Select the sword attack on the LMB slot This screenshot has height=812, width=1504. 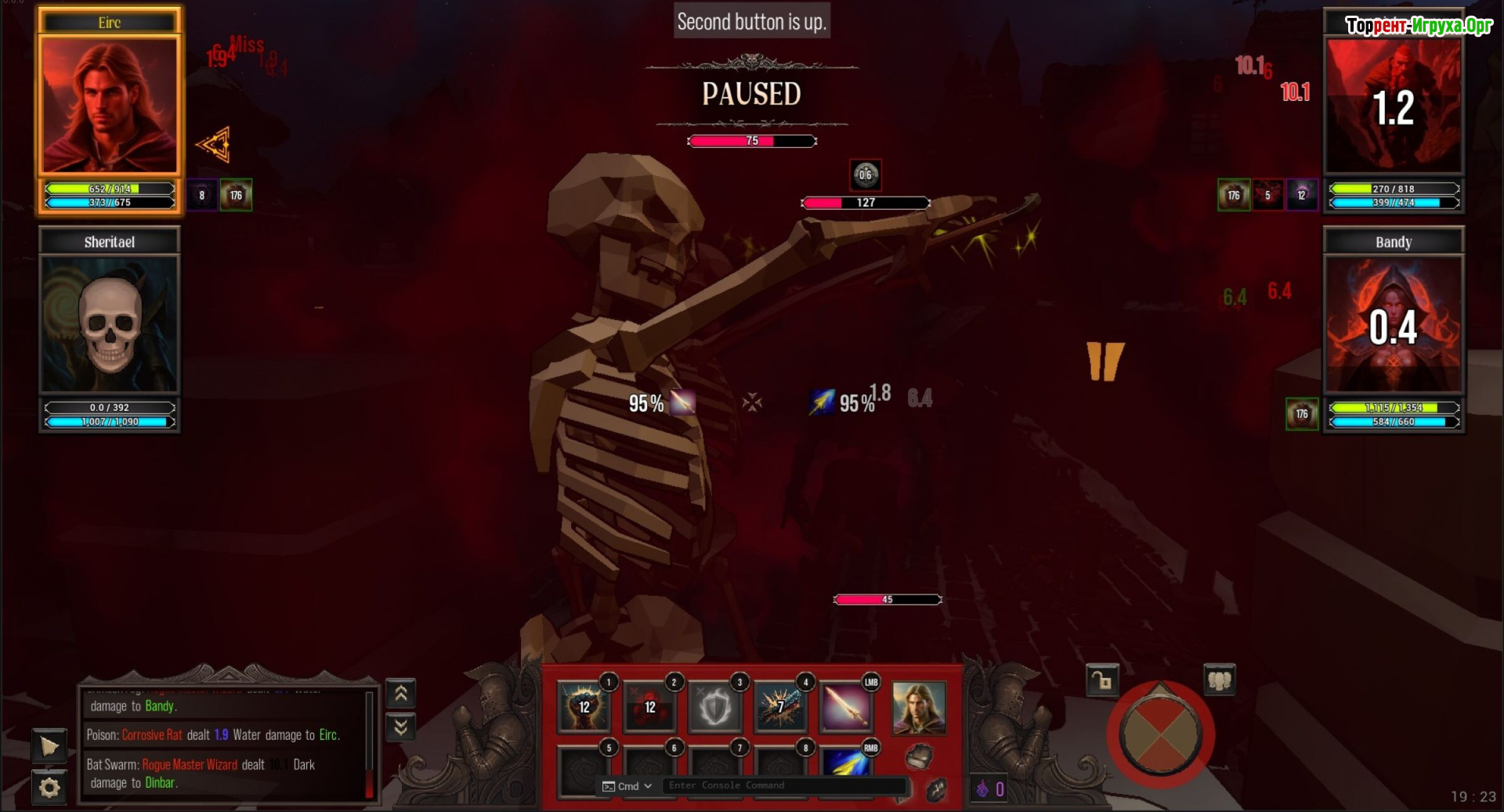846,706
